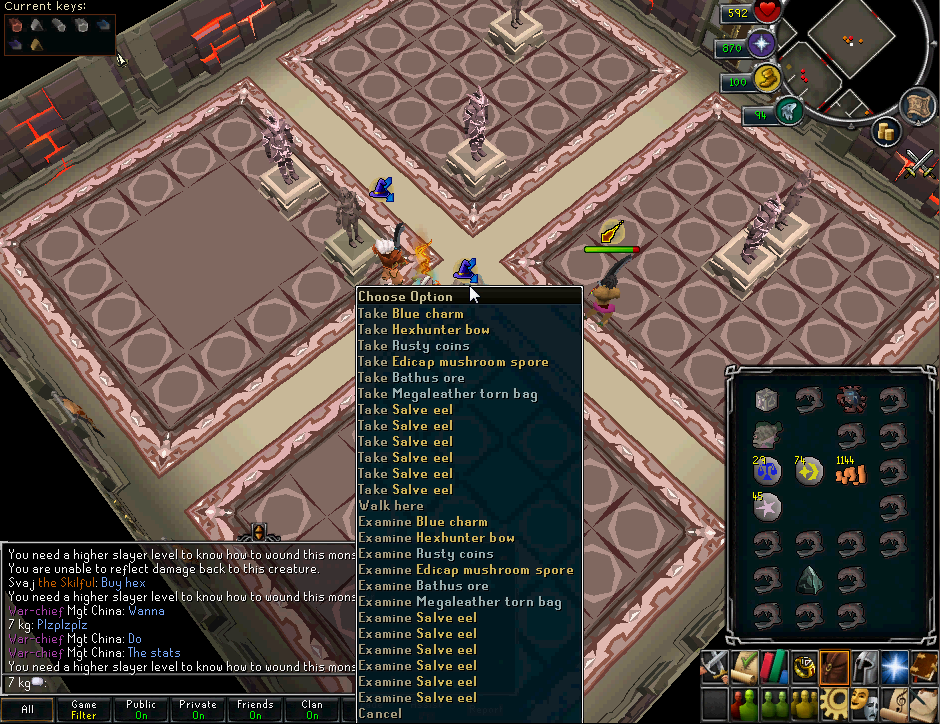
Task: Pick Take Rusty coins option
Action: (414, 345)
